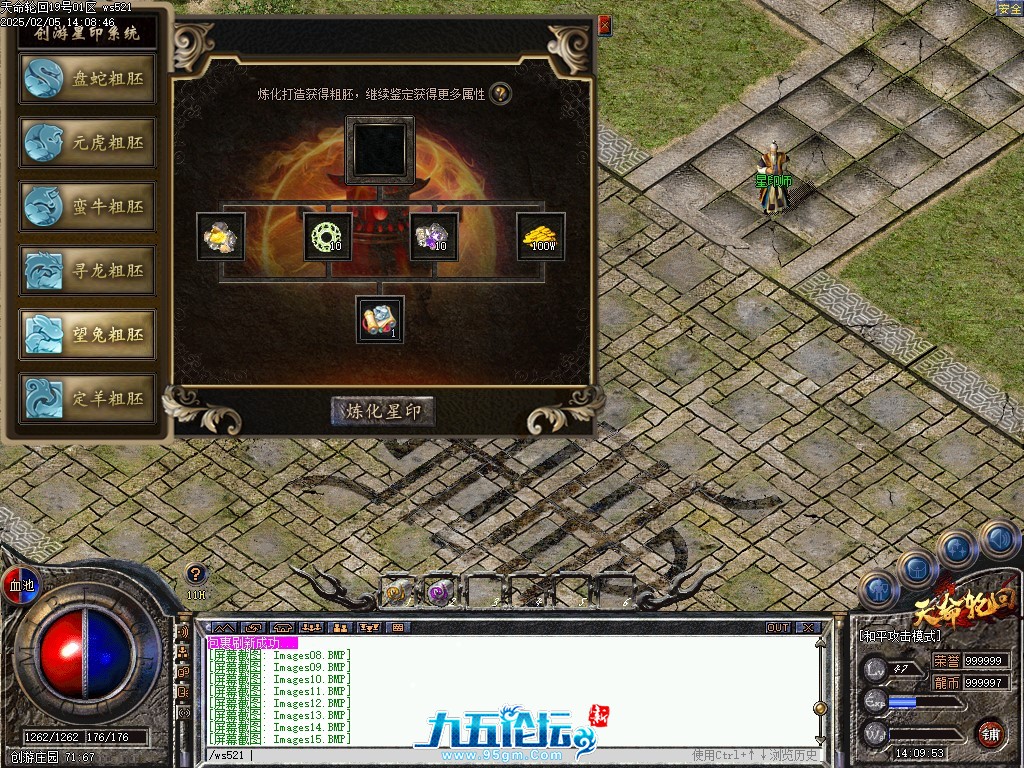Screen dimensions: 1024x768
Task: Select the 盘蛇粗胚 category
Action: (x=89, y=79)
